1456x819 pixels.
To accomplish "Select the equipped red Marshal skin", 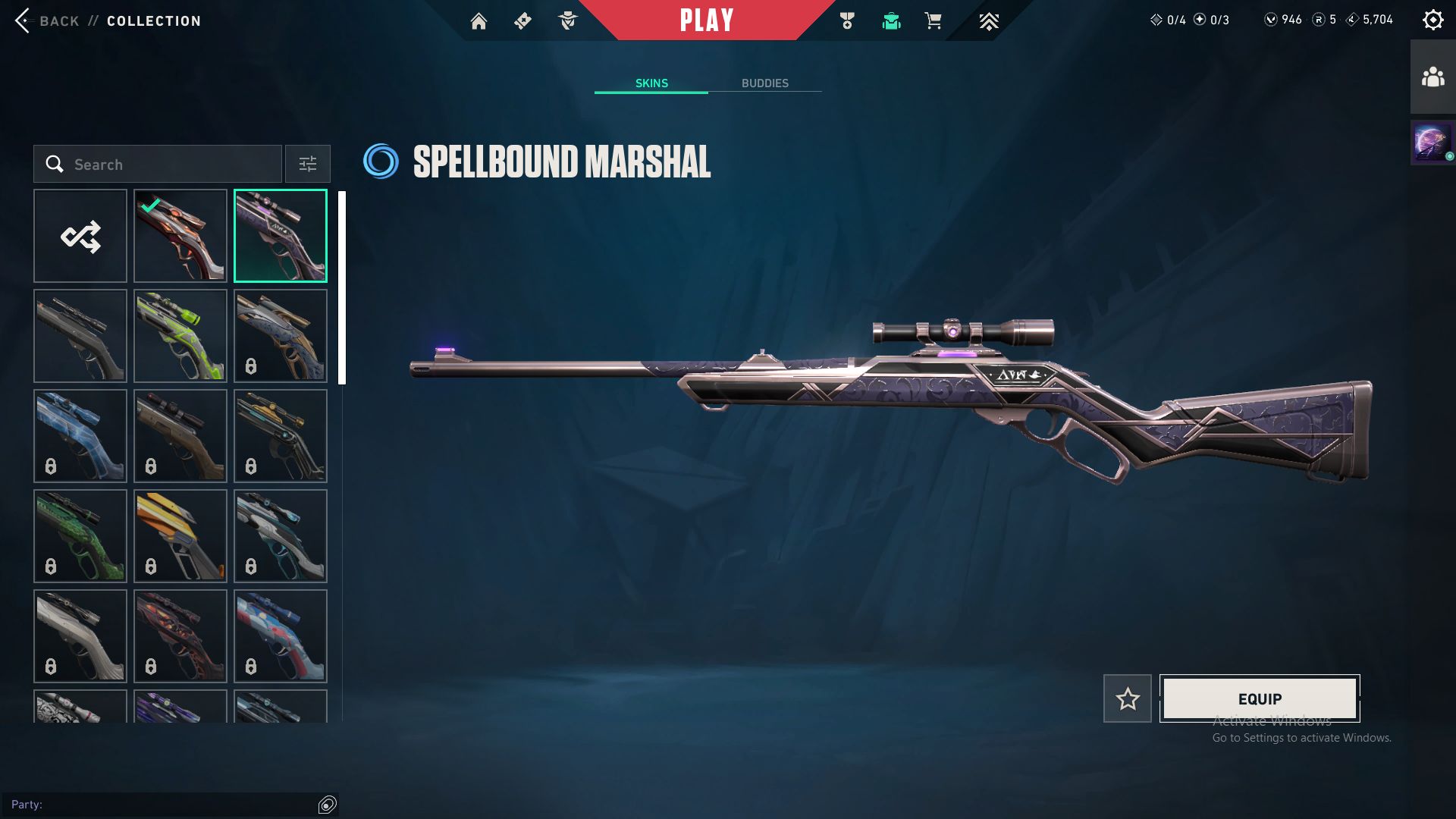I will pos(180,236).
